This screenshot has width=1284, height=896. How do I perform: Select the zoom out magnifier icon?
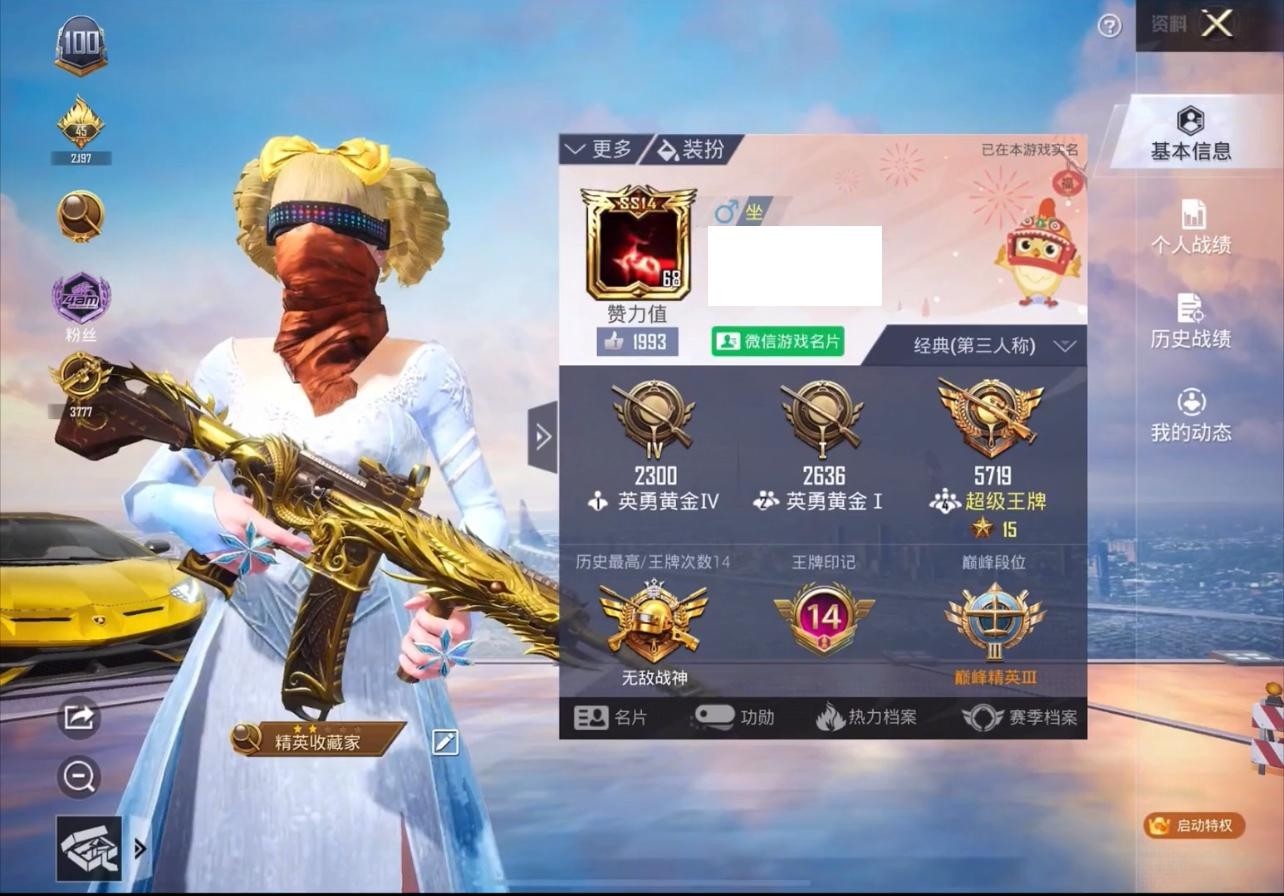coord(78,777)
